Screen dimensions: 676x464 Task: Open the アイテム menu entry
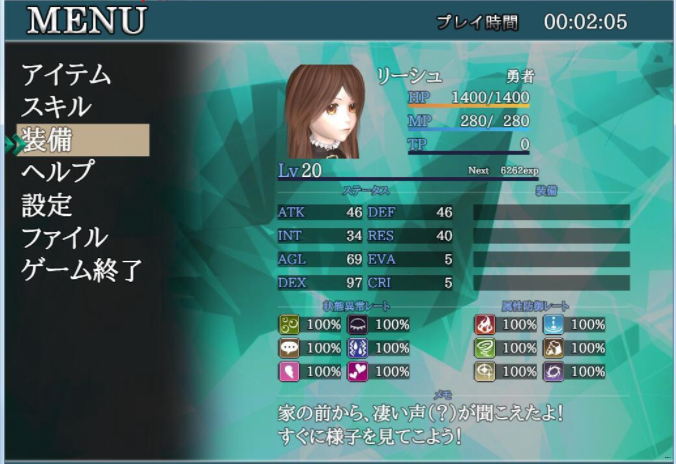click(x=66, y=74)
